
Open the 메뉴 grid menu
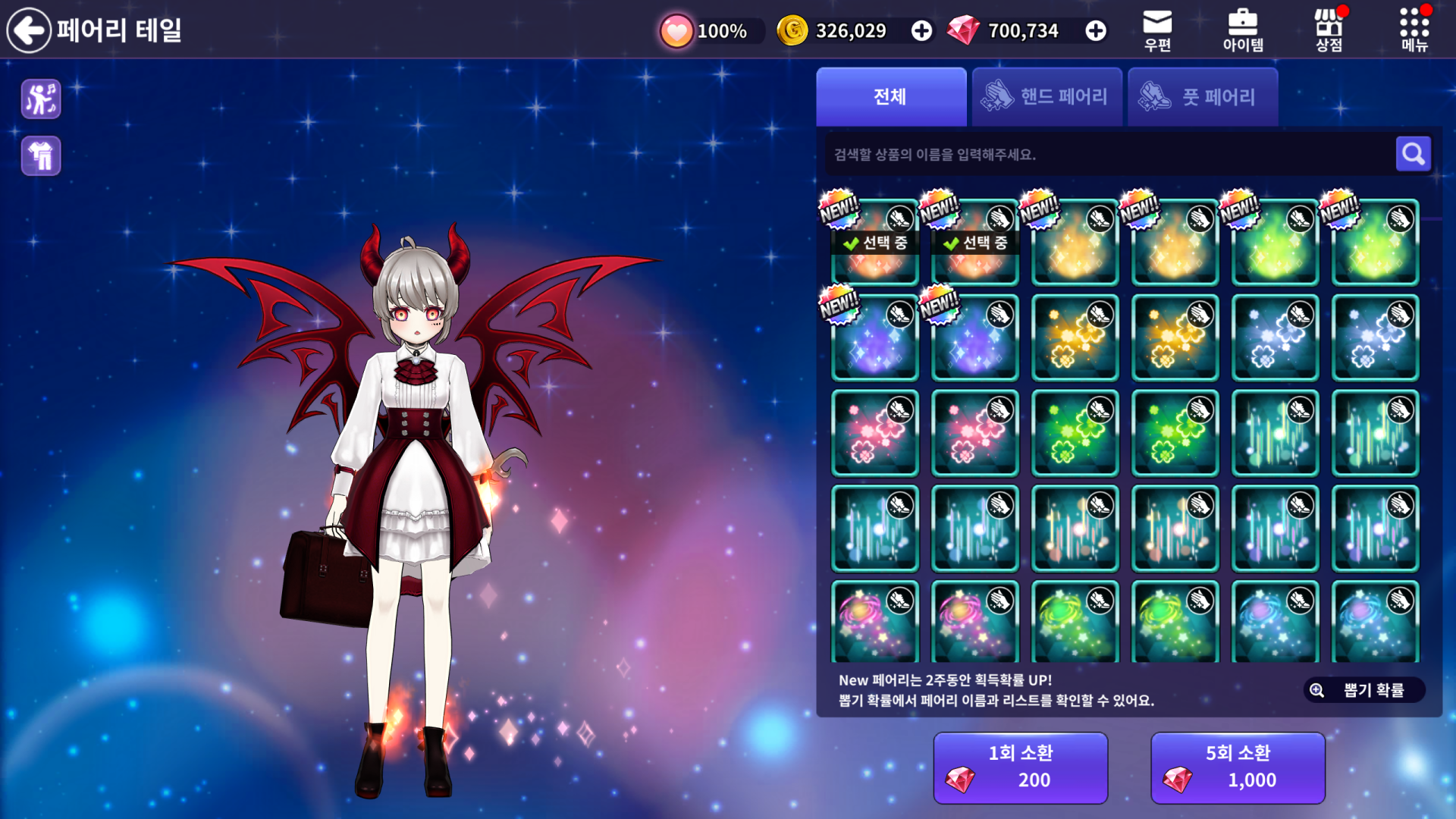pyautogui.click(x=1414, y=30)
